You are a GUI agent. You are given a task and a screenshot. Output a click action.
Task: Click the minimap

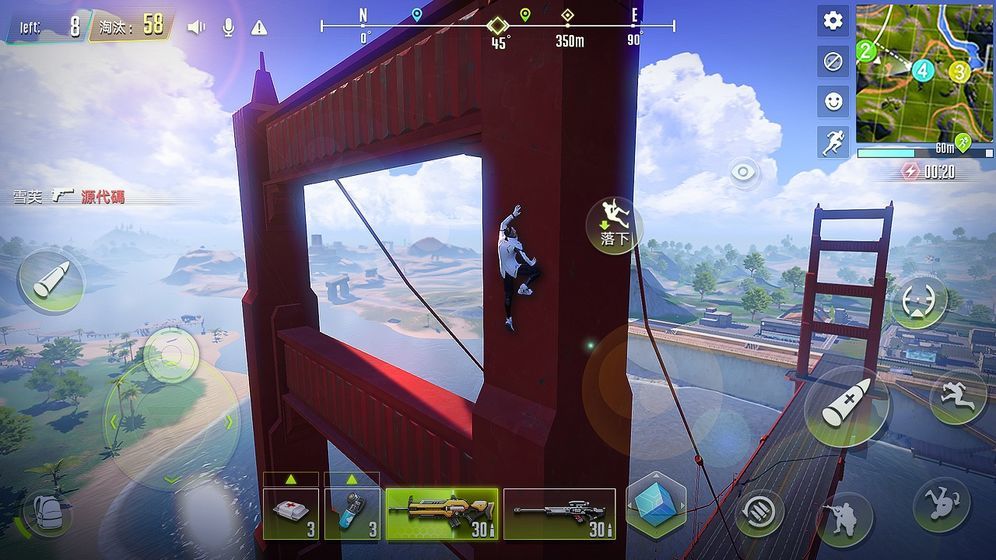[x=925, y=72]
